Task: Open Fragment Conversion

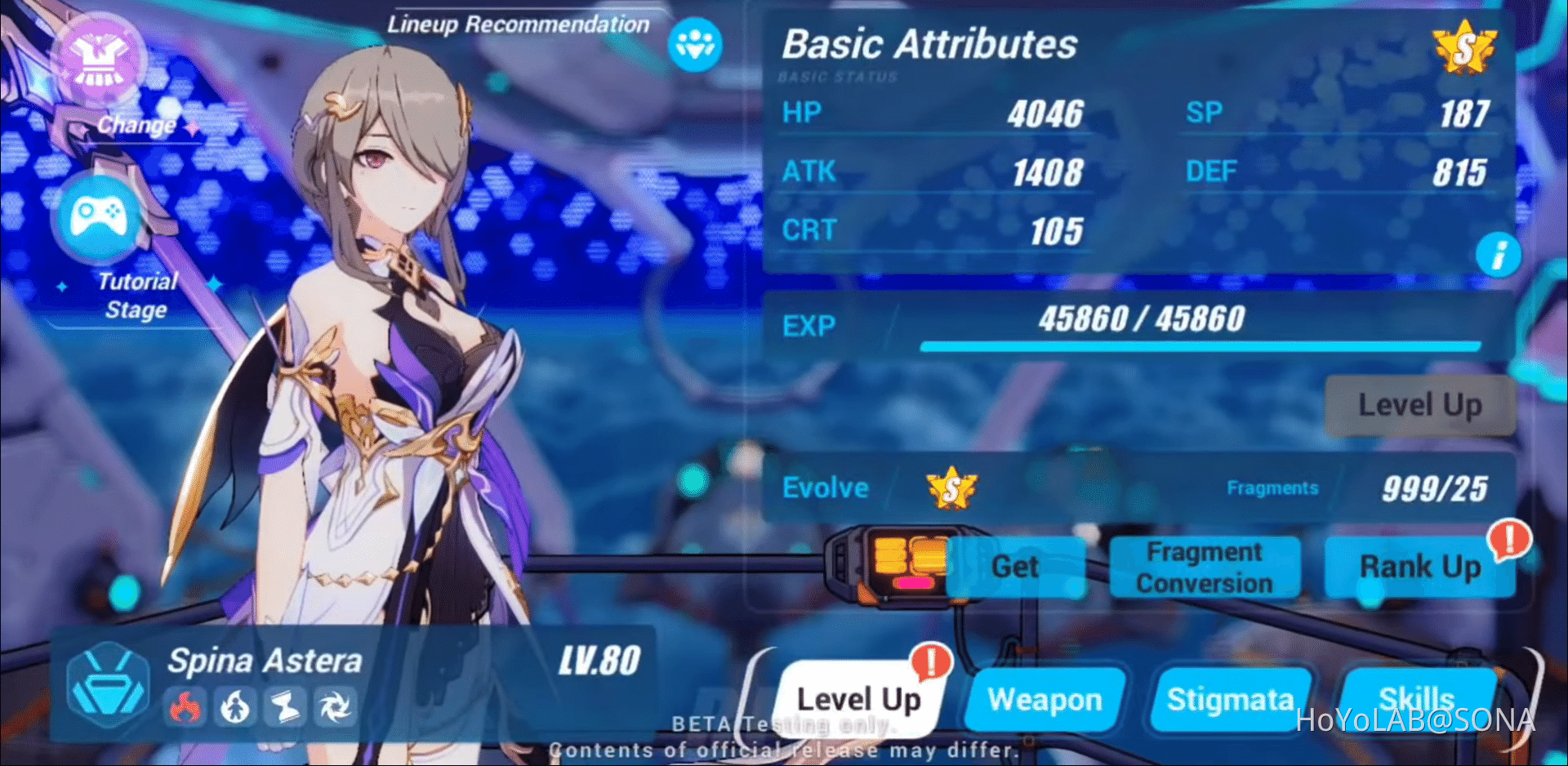Action: pos(1204,567)
